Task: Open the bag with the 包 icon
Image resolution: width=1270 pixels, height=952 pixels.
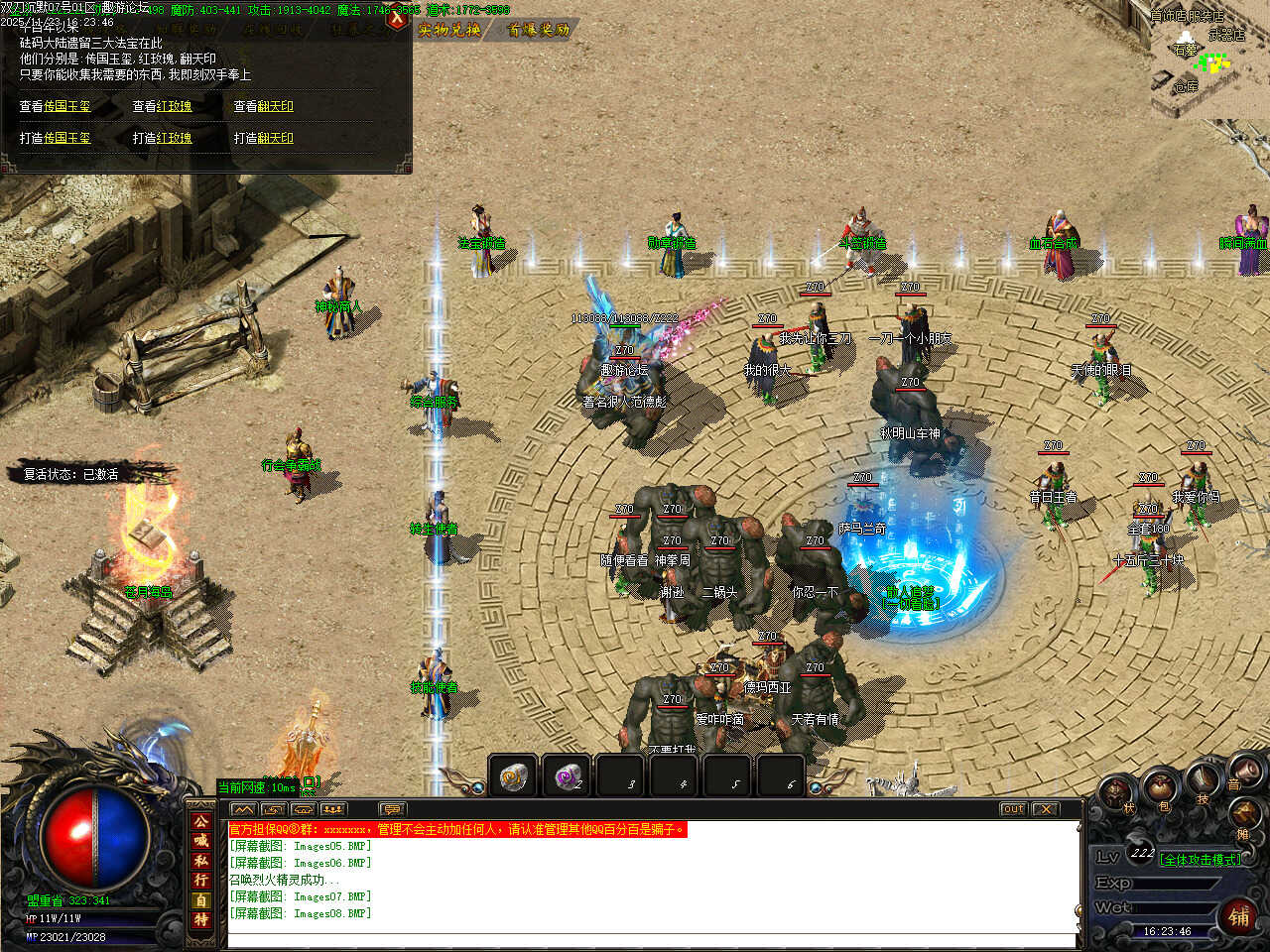Action: (1159, 790)
